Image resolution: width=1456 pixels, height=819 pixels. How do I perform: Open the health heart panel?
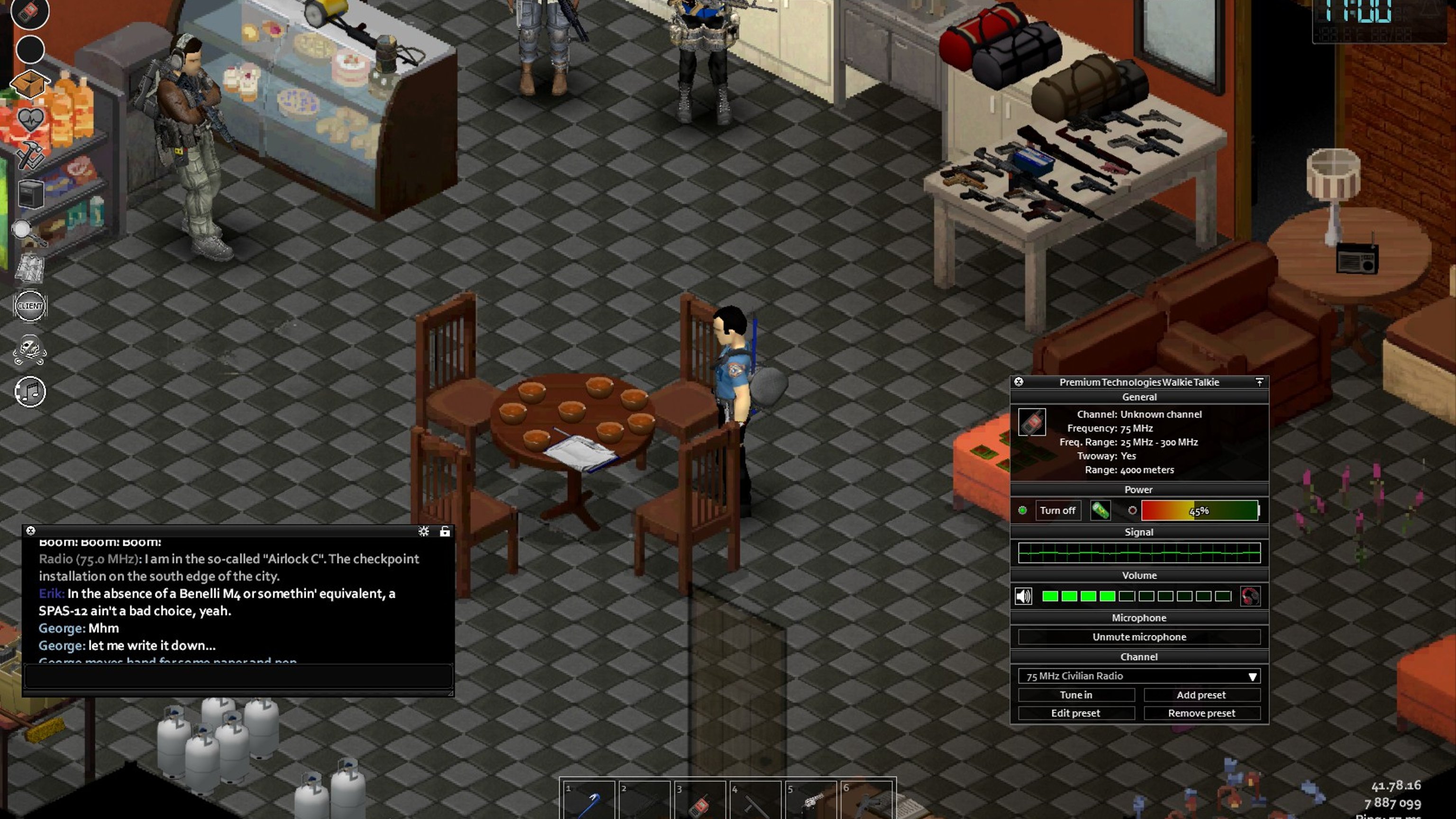click(30, 120)
